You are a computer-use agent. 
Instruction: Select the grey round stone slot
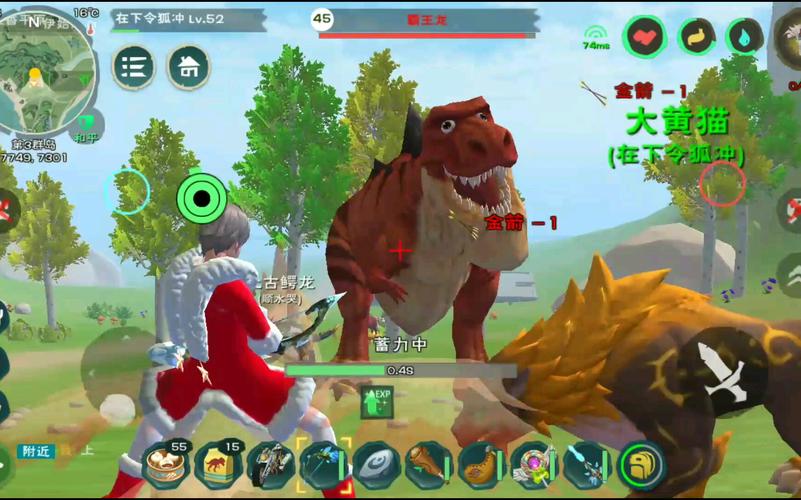click(376, 465)
